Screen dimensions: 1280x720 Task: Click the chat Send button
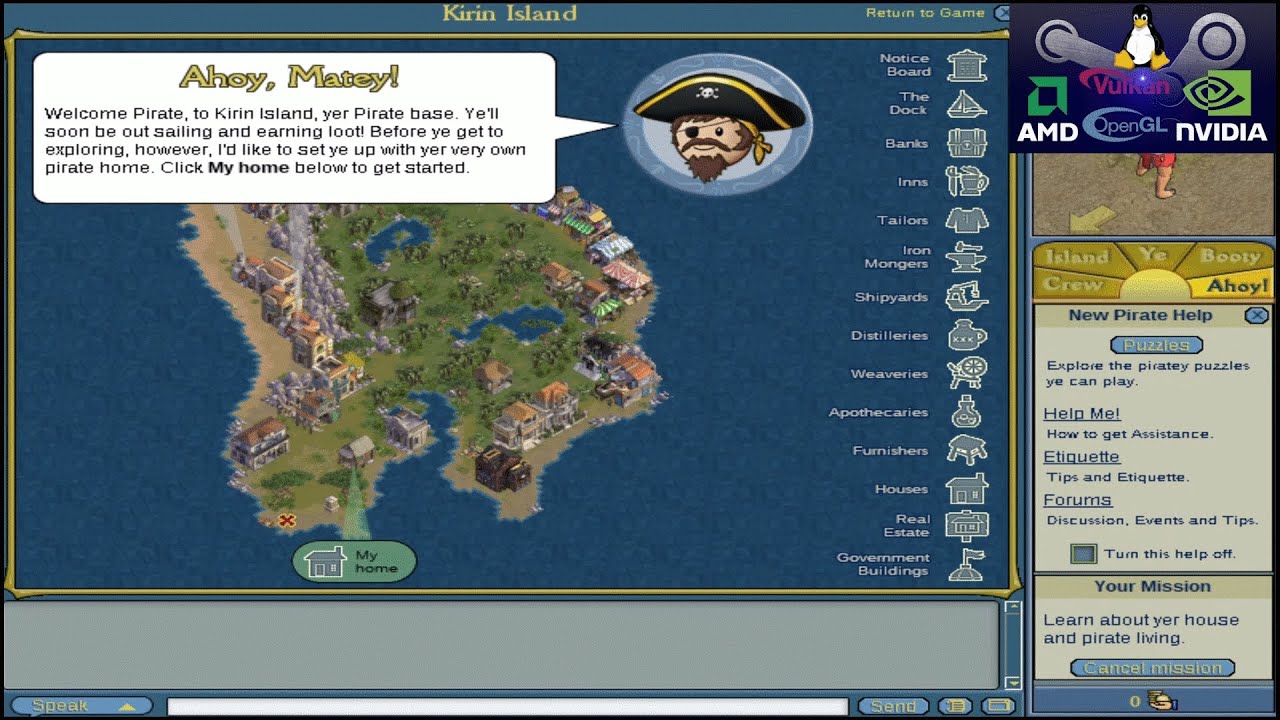892,706
